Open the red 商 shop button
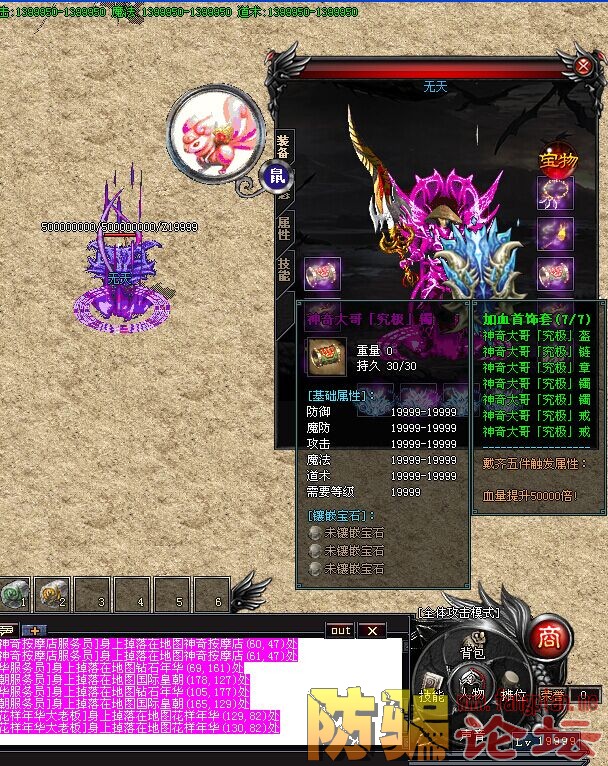The width and height of the screenshot is (608, 766). click(x=548, y=636)
